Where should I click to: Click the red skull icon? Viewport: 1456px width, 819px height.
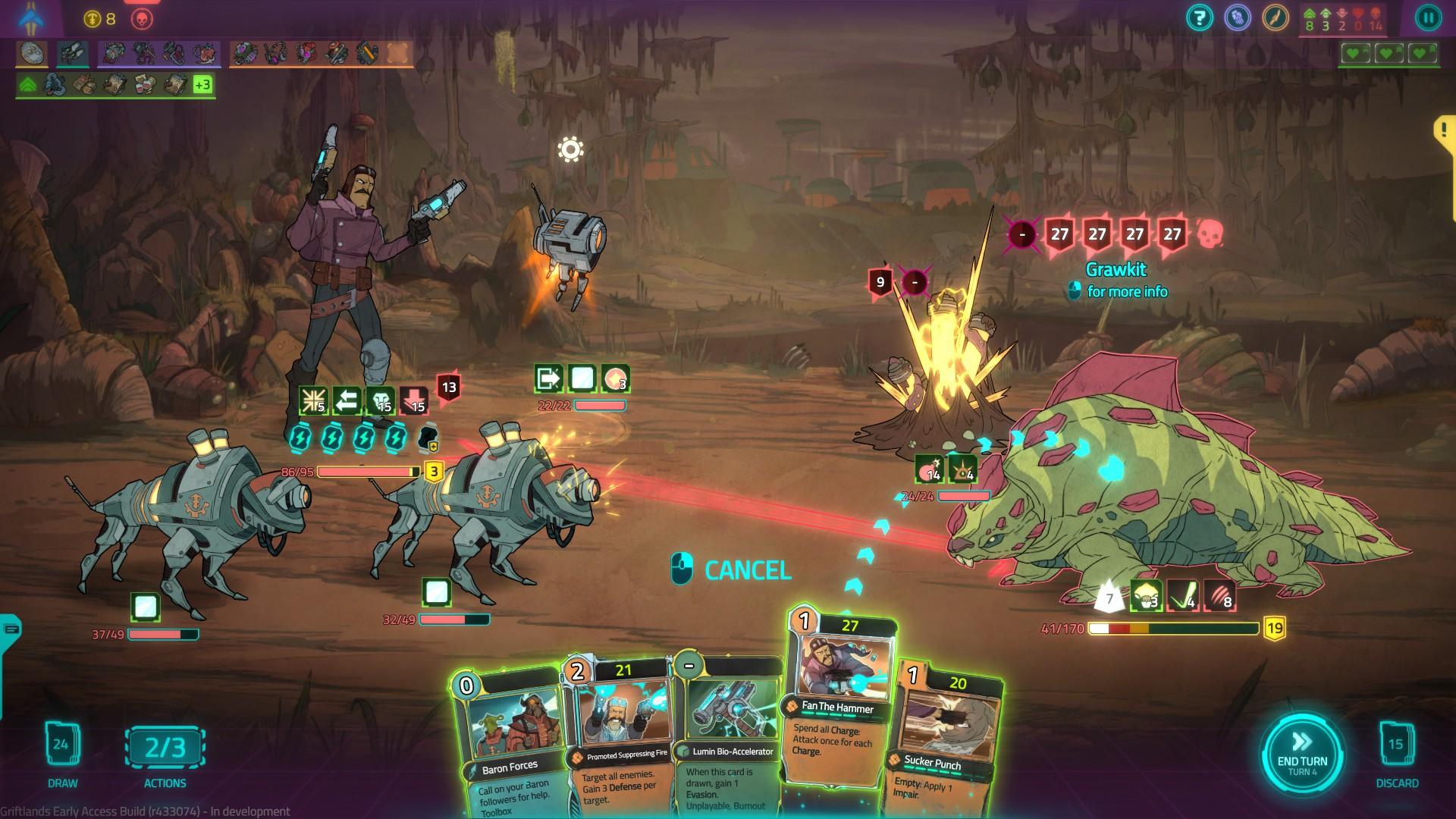pos(142,19)
